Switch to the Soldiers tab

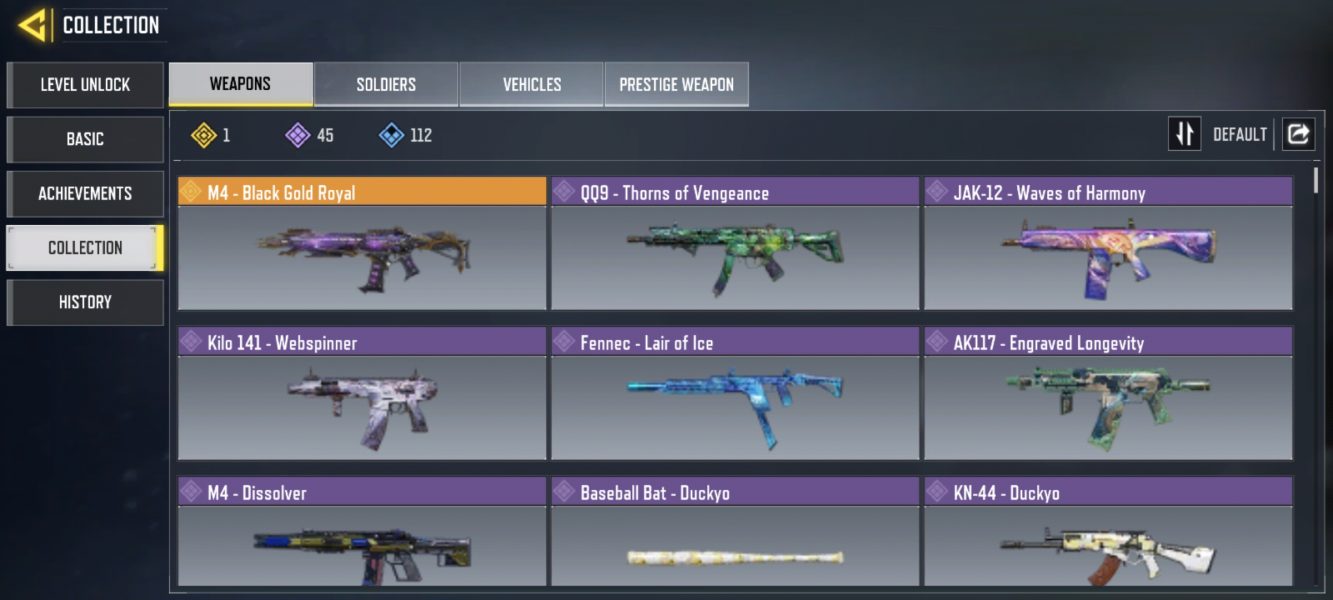click(x=386, y=84)
